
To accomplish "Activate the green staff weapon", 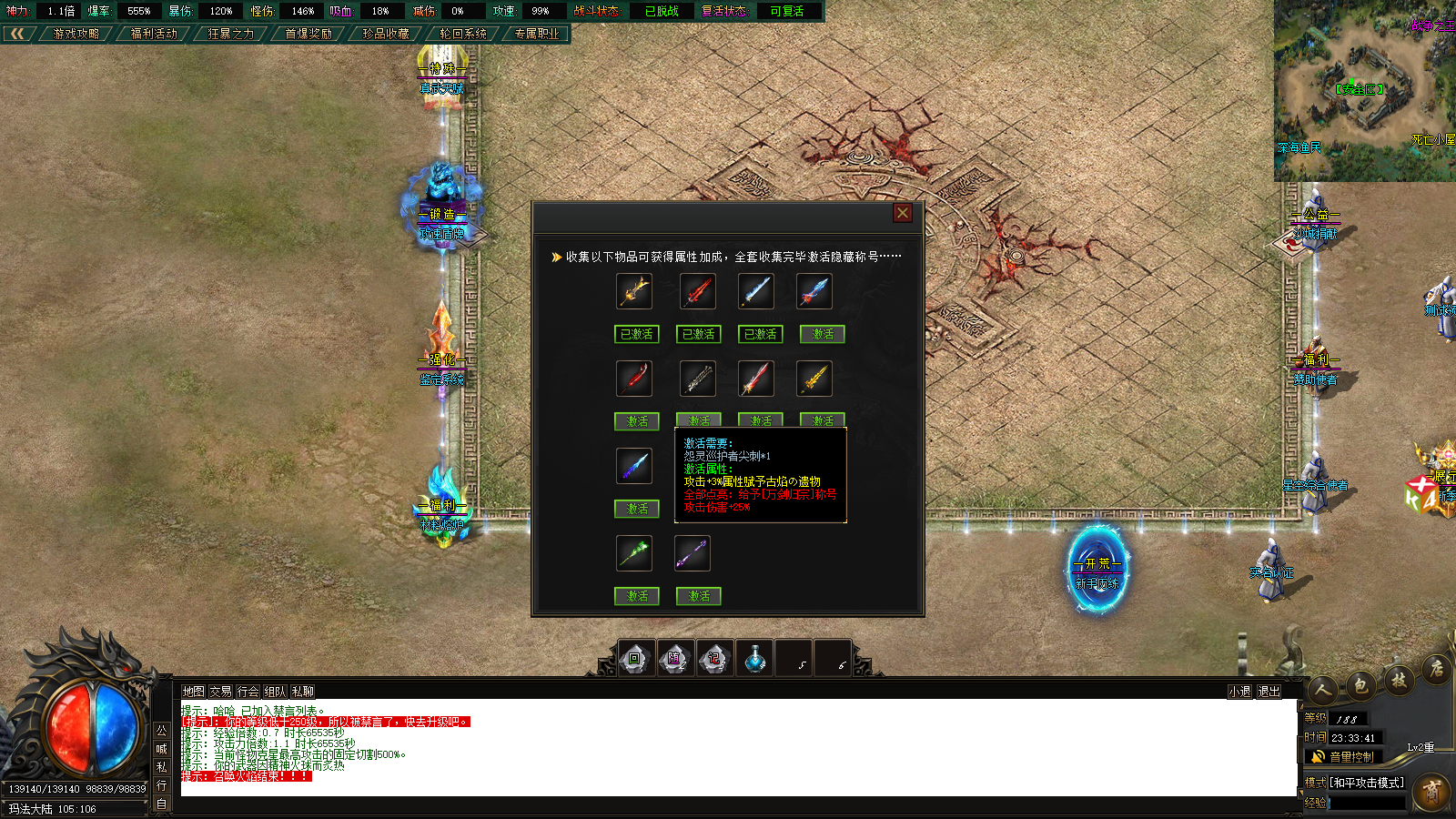I will (637, 596).
